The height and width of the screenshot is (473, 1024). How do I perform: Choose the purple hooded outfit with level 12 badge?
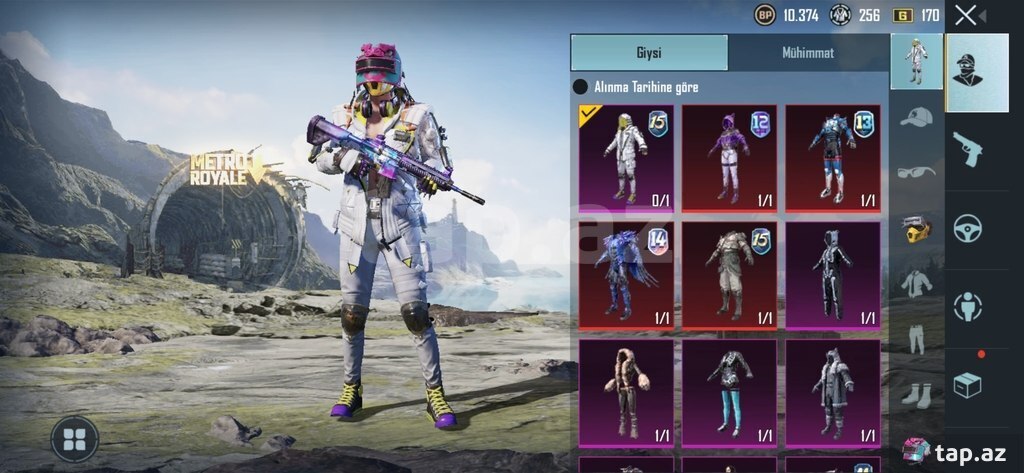tap(729, 158)
